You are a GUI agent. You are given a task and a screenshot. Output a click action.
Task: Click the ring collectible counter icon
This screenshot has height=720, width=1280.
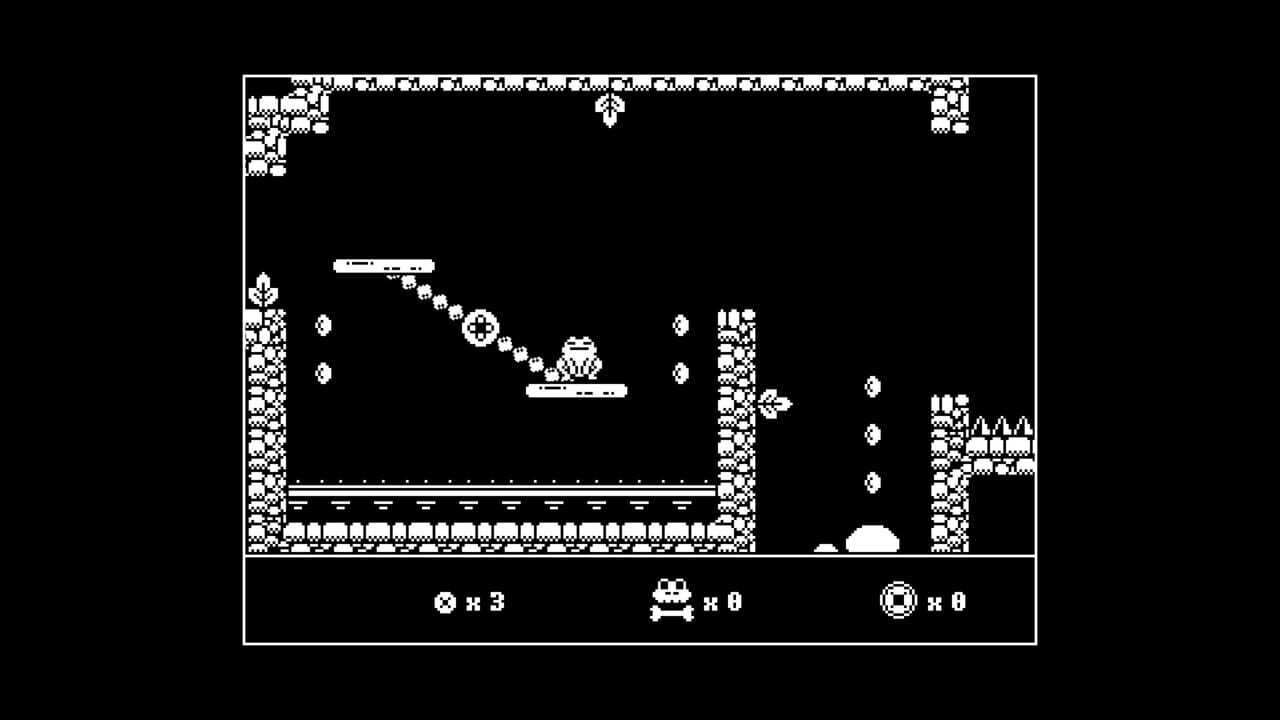(898, 600)
